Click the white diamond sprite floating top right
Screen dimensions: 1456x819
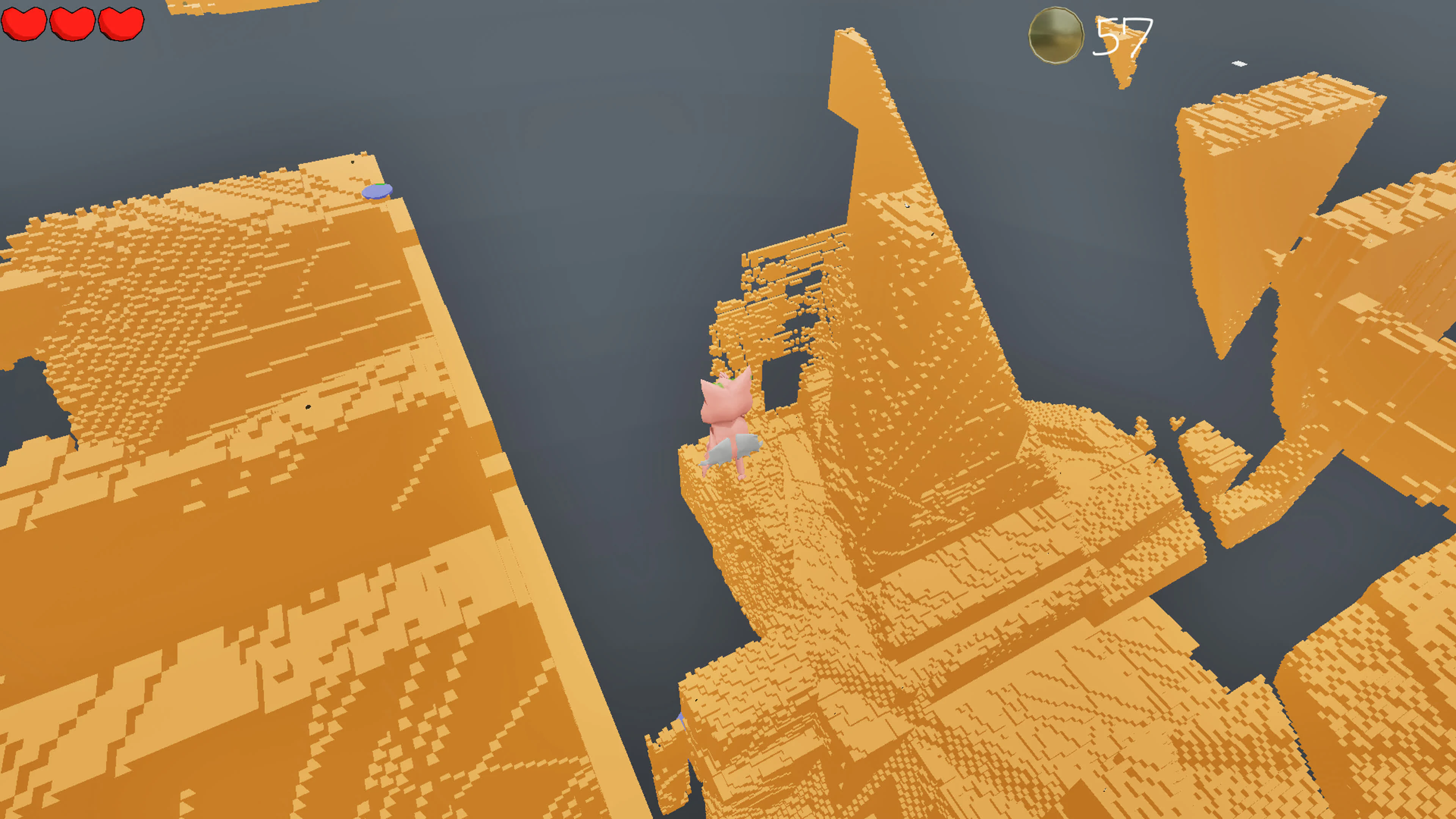(x=1239, y=64)
